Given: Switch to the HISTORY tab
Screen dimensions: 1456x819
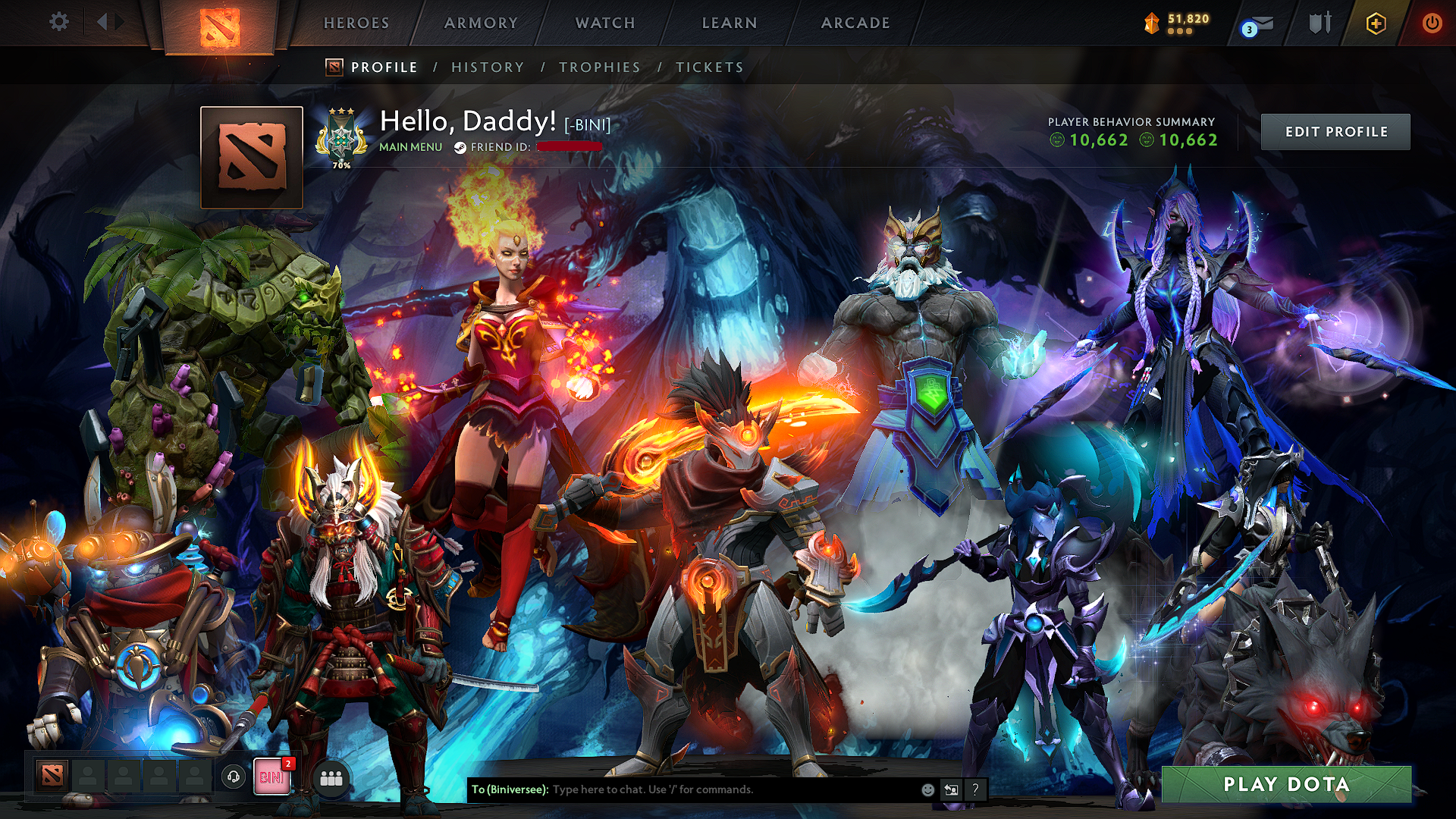Looking at the screenshot, I should click(486, 67).
